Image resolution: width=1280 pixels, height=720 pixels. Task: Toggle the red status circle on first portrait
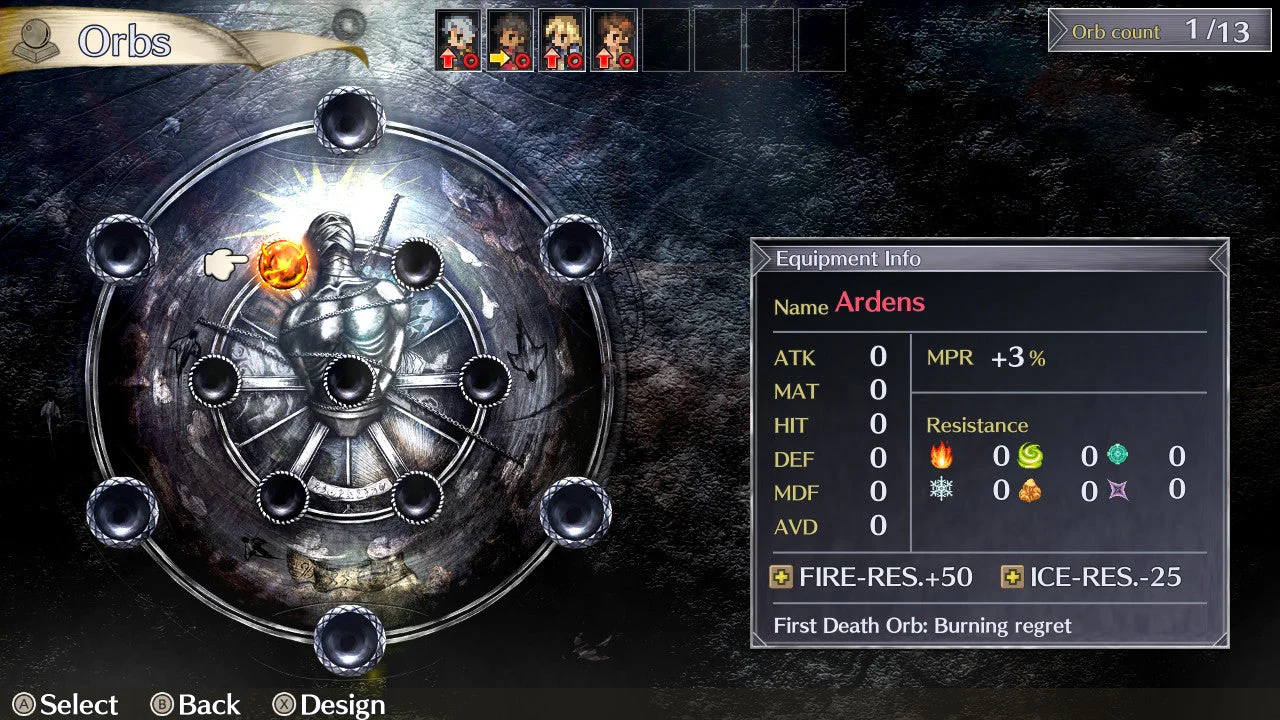470,60
